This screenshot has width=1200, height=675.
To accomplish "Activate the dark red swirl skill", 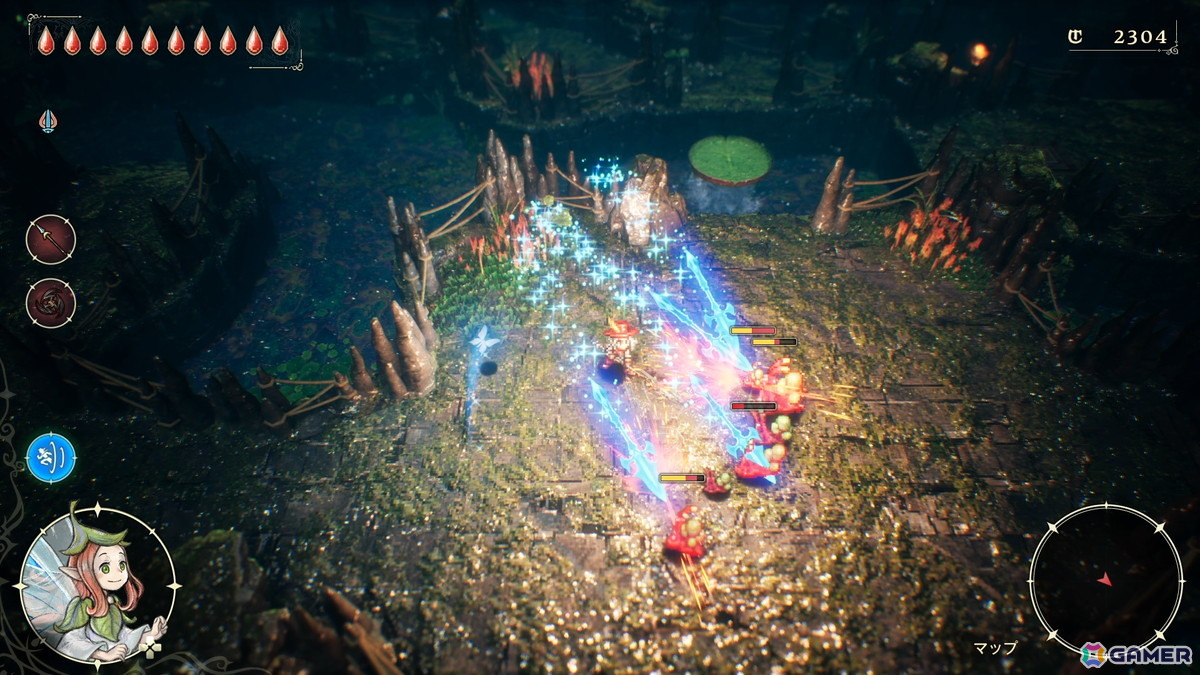I will point(50,303).
